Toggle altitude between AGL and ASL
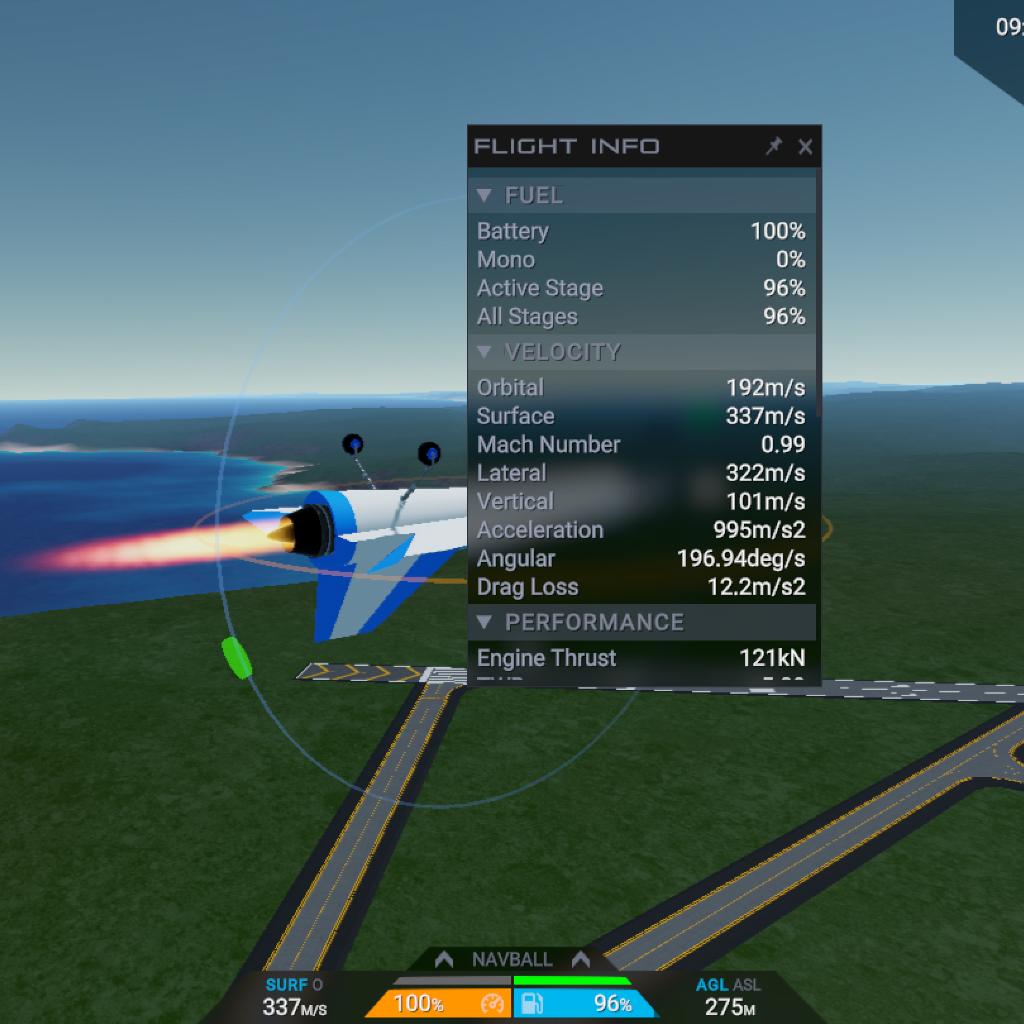Viewport: 1024px width, 1024px height. pyautogui.click(x=728, y=986)
